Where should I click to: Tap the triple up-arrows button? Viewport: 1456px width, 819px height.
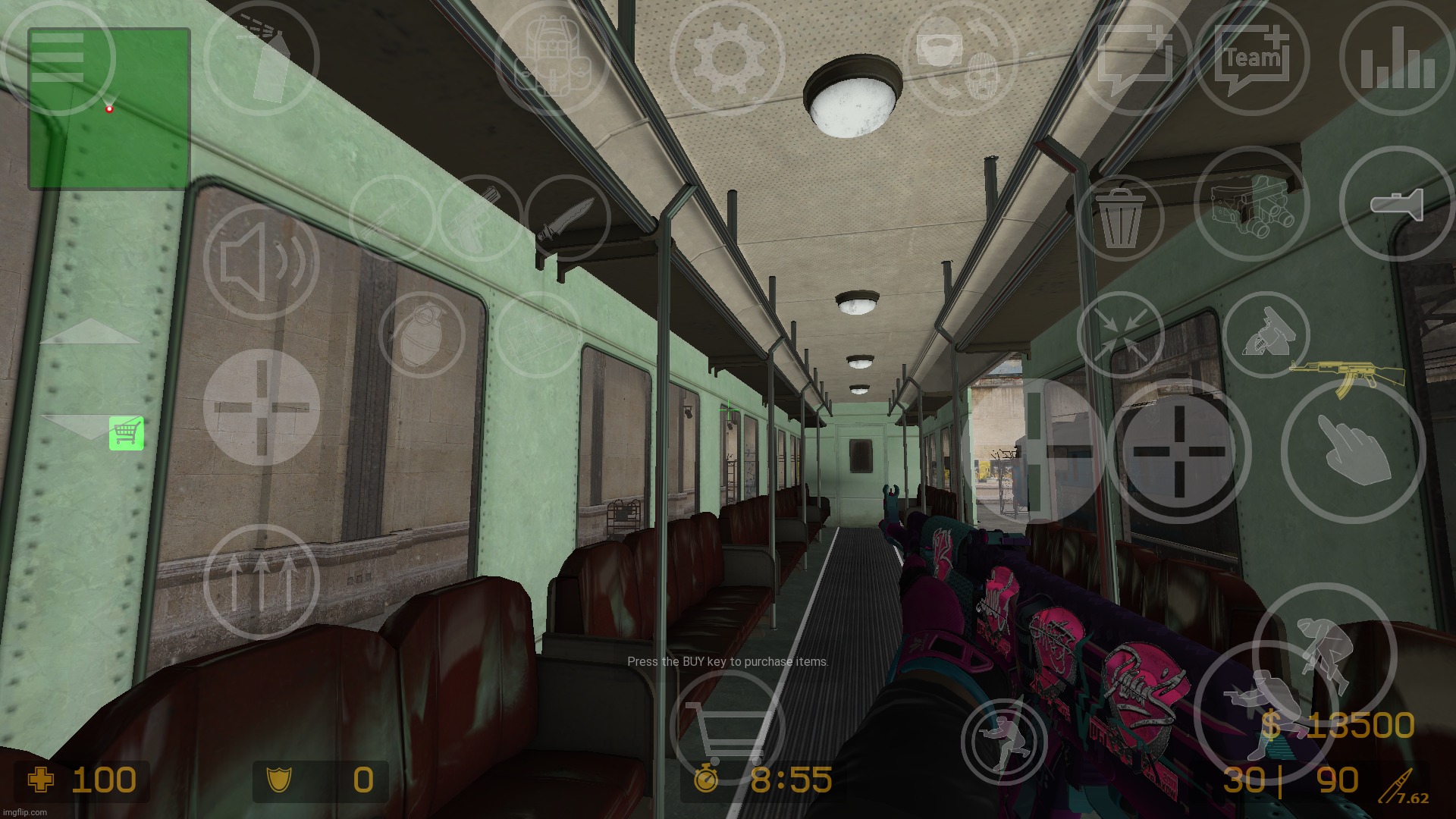[x=261, y=582]
